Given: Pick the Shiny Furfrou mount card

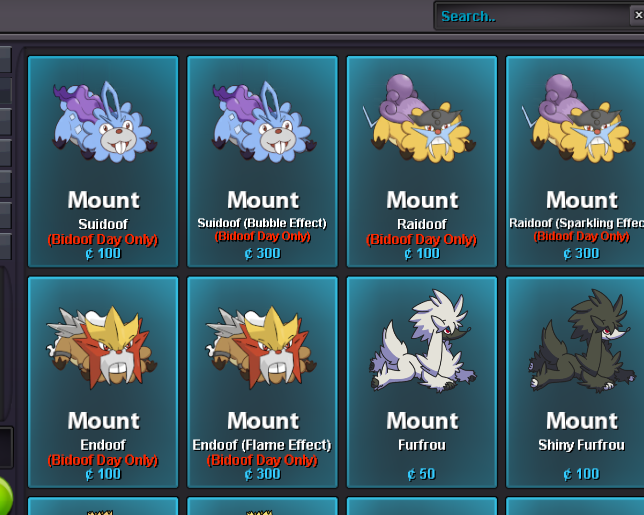Looking at the screenshot, I should coord(577,381).
